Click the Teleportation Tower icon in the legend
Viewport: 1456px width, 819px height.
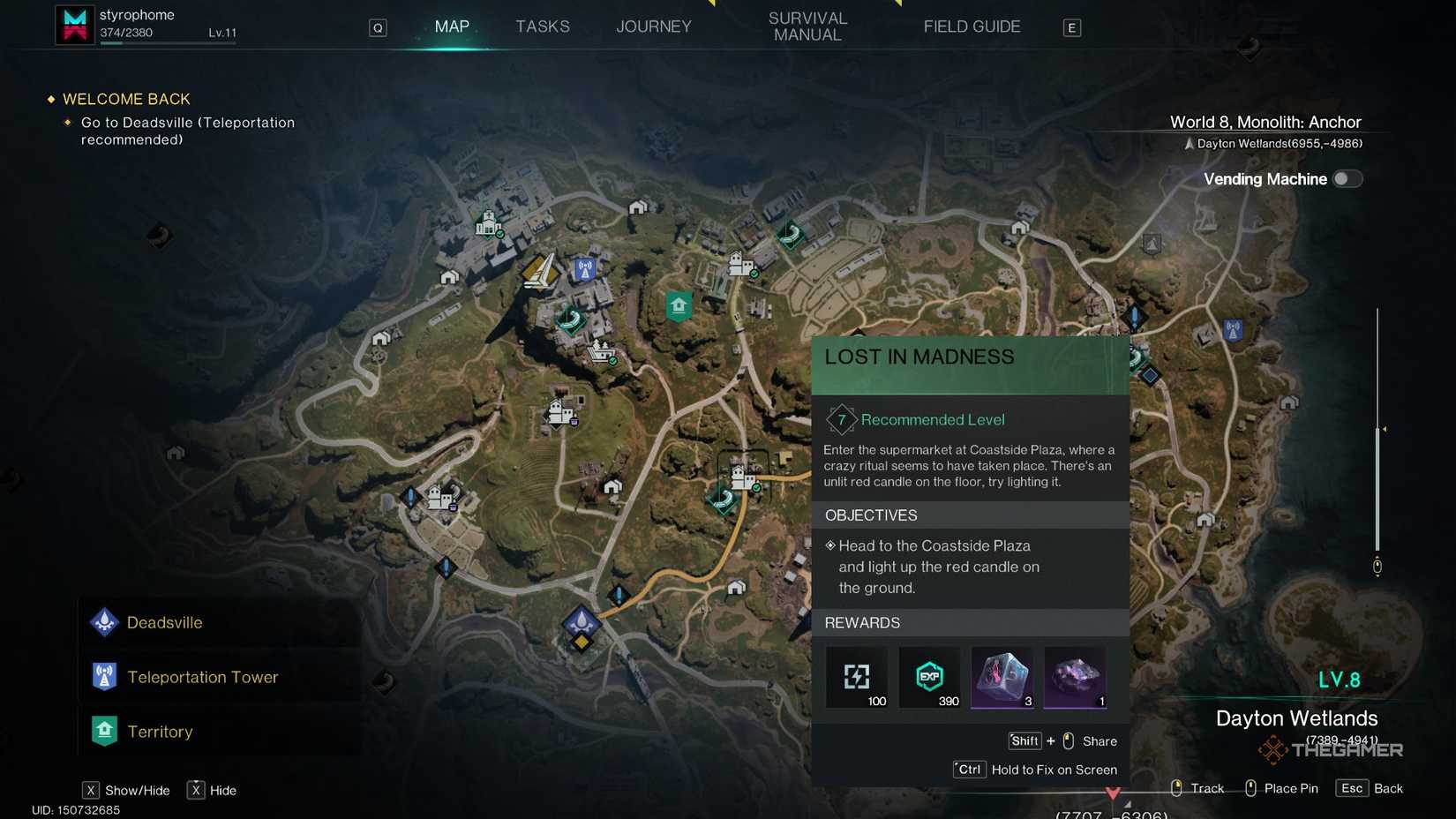pyautogui.click(x=104, y=677)
